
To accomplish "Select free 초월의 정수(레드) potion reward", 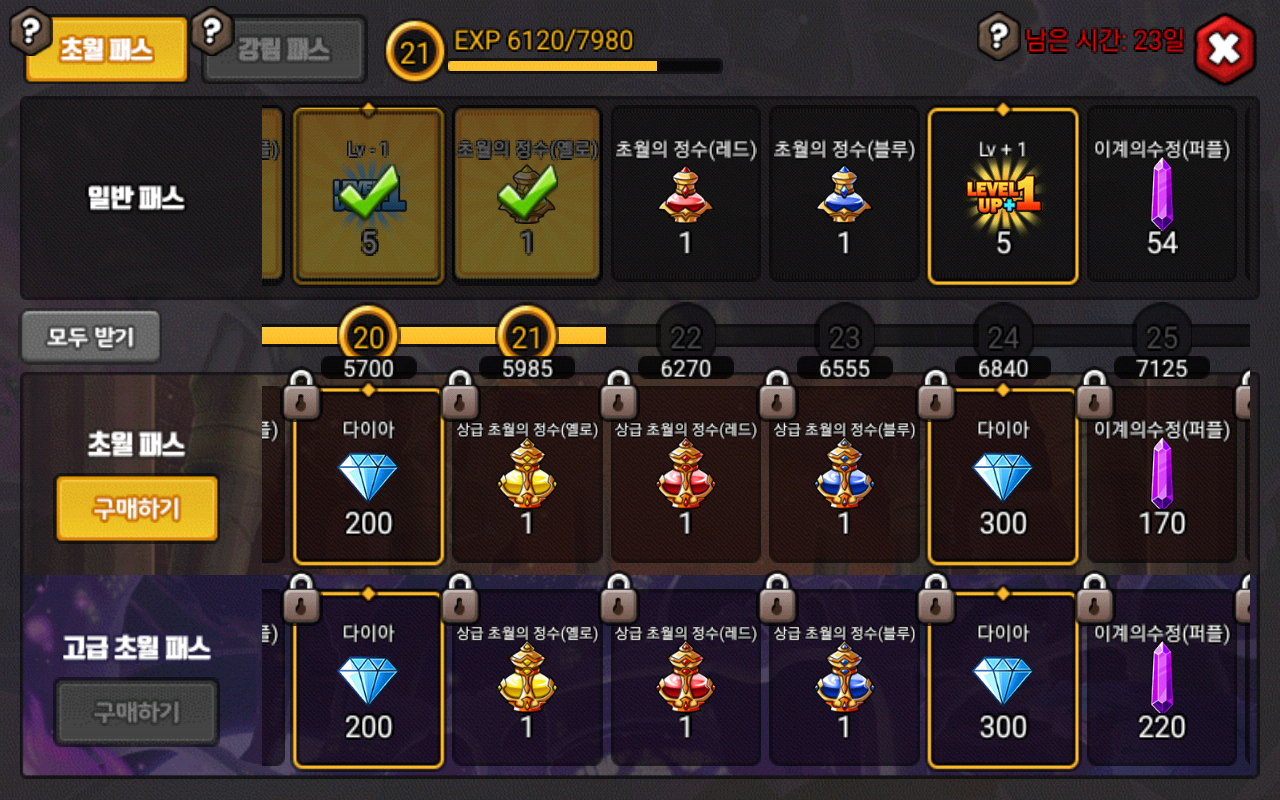I will (x=685, y=196).
